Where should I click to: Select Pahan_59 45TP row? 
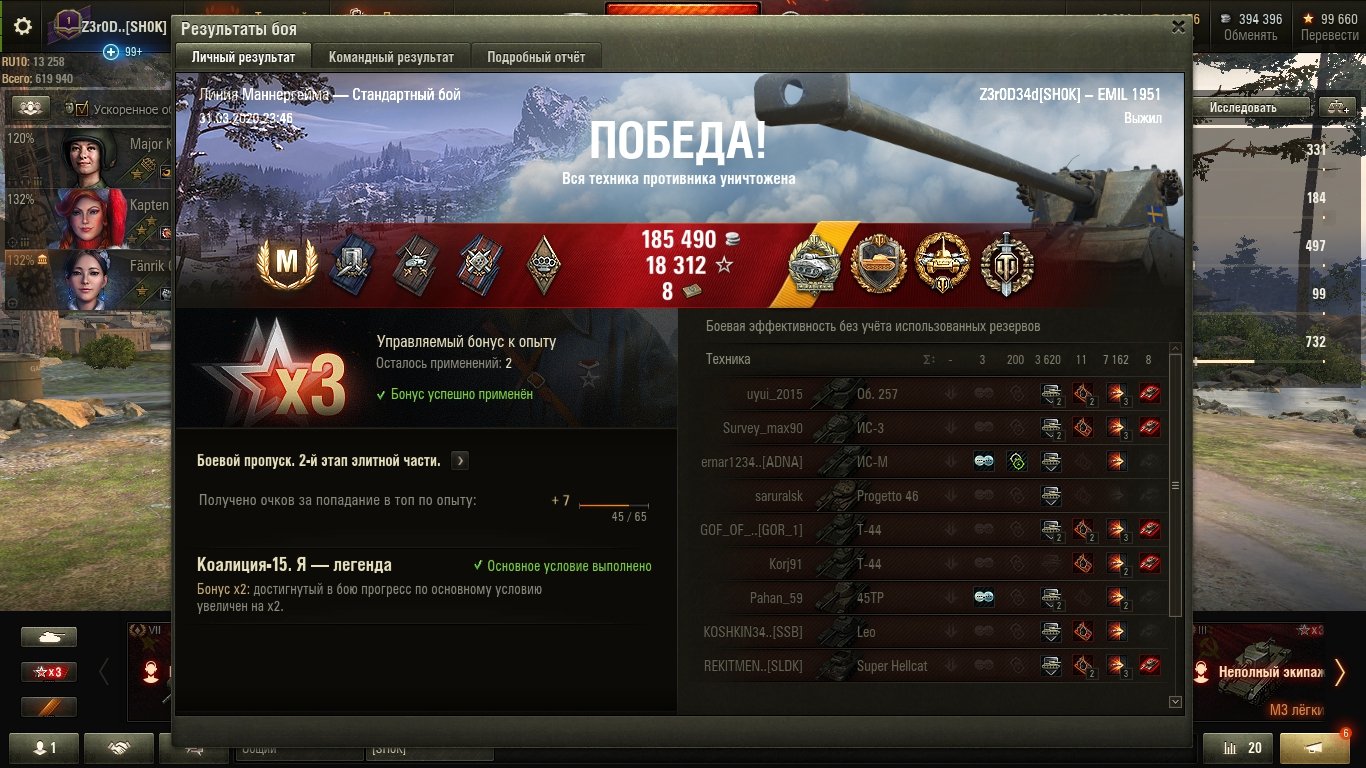click(x=930, y=598)
